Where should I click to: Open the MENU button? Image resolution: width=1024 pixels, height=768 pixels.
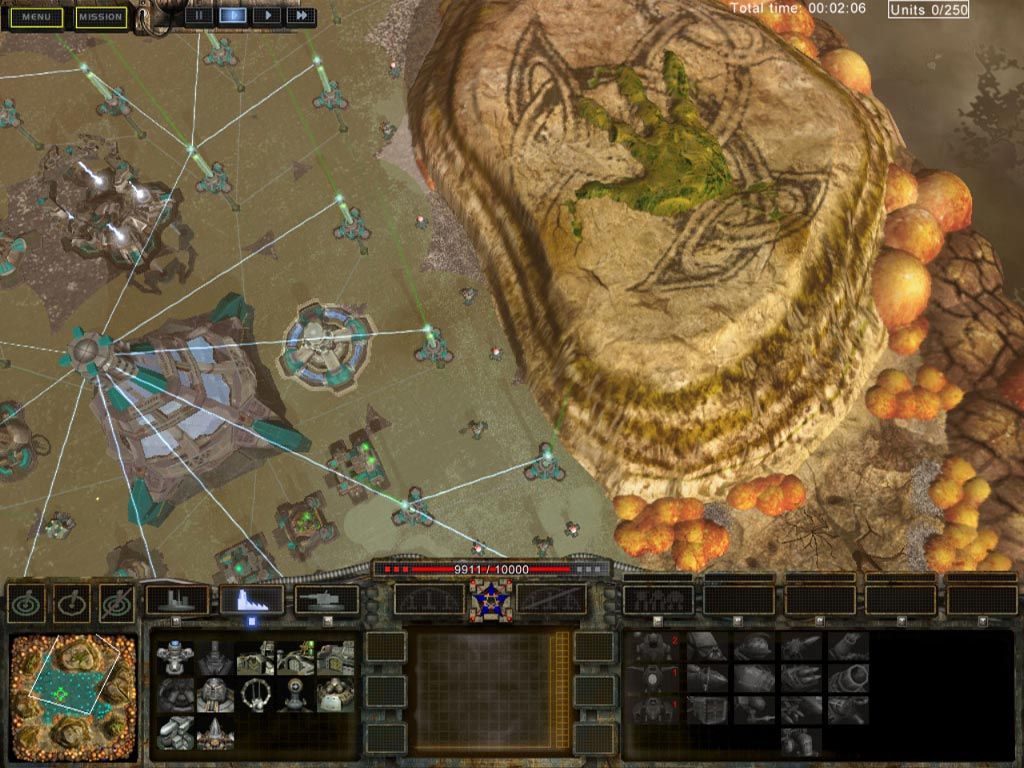tap(36, 17)
